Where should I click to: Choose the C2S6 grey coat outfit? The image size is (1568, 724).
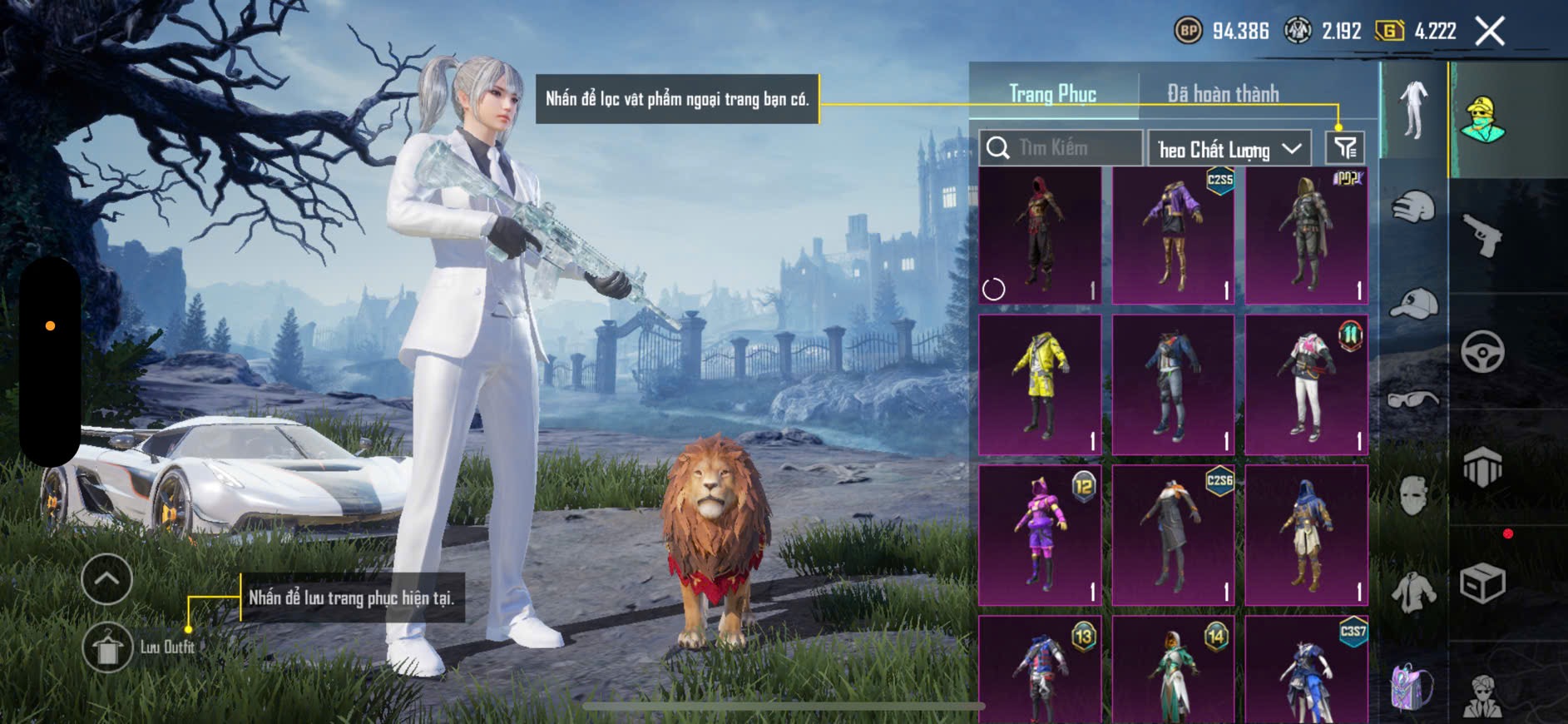[1173, 535]
